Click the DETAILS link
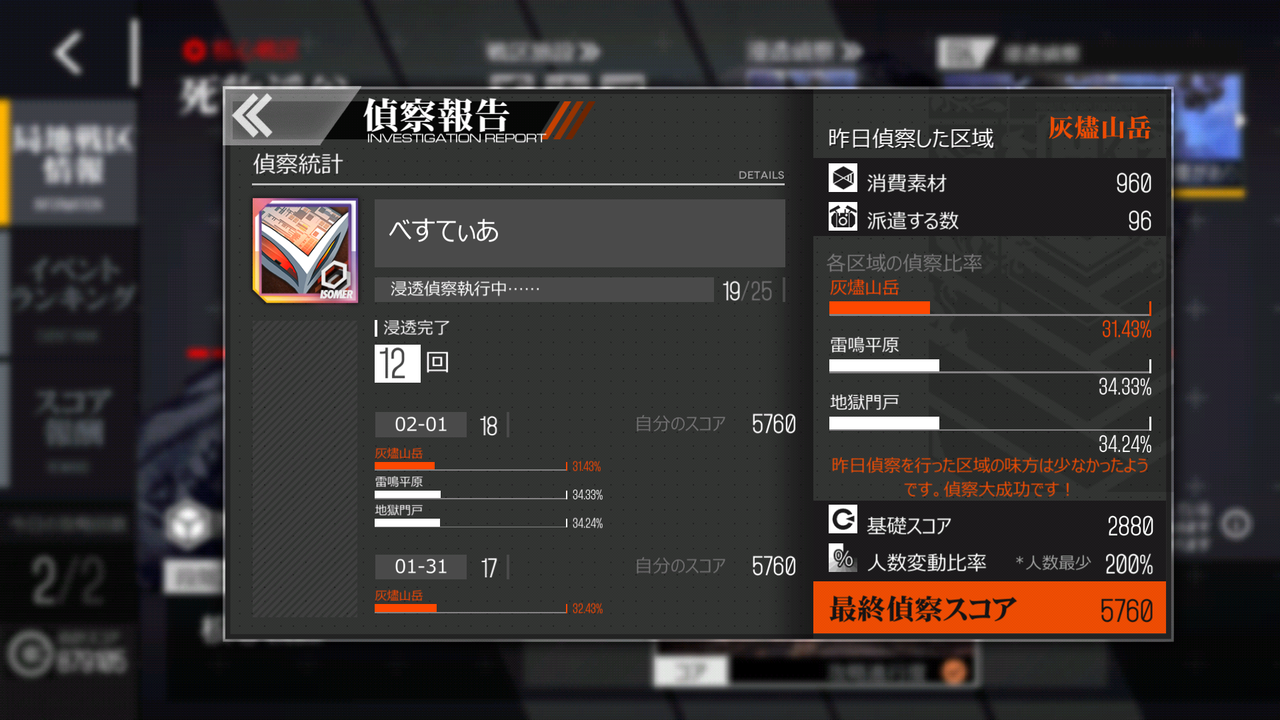Screen dimensions: 1280x720 point(761,174)
